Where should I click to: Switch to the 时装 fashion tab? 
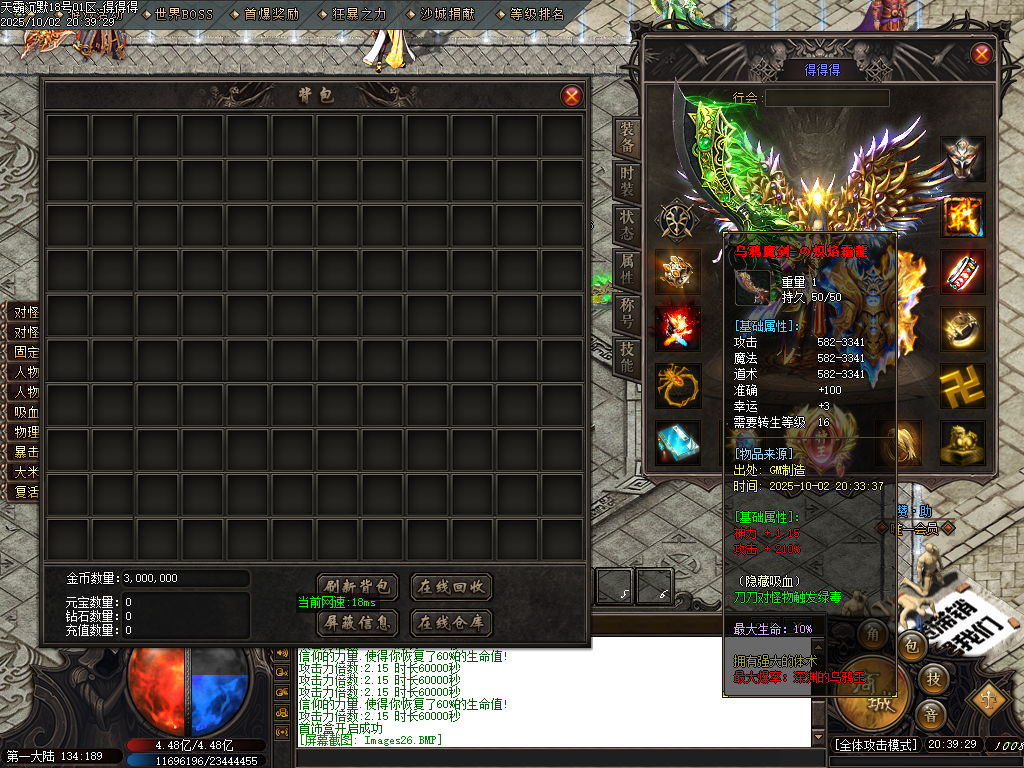(627, 182)
